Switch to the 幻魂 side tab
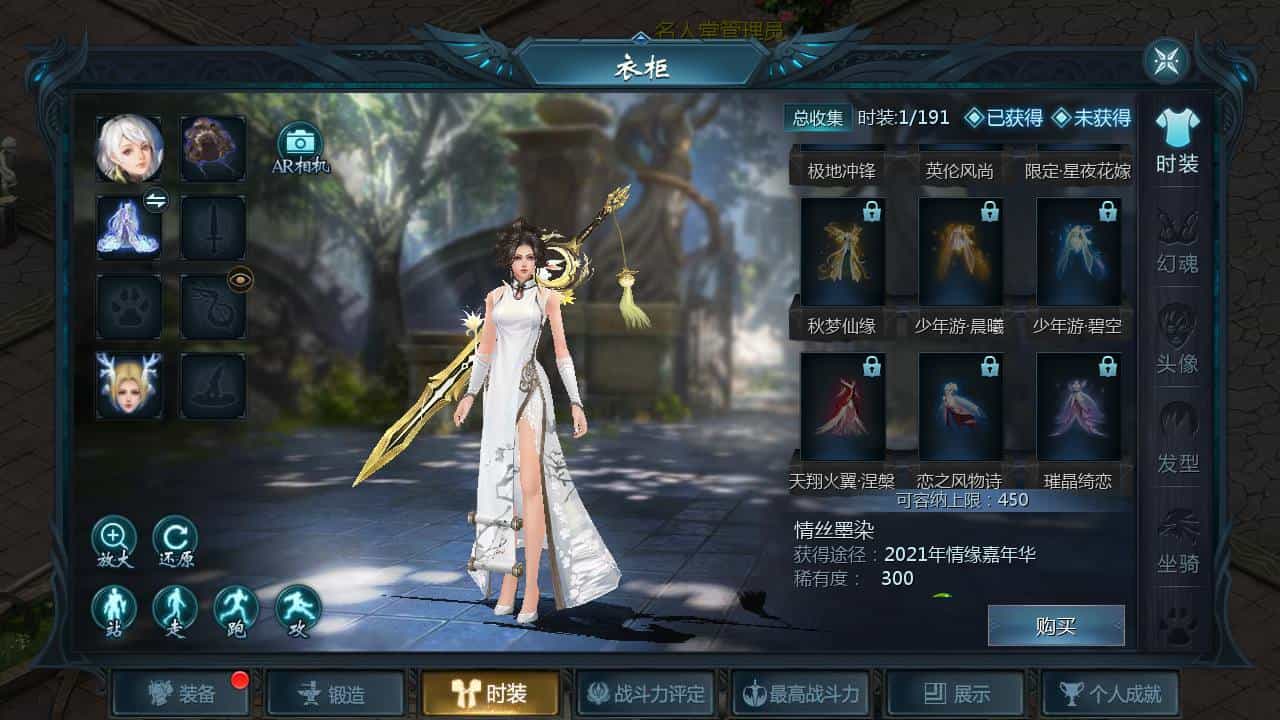Image resolution: width=1280 pixels, height=720 pixels. [1177, 240]
